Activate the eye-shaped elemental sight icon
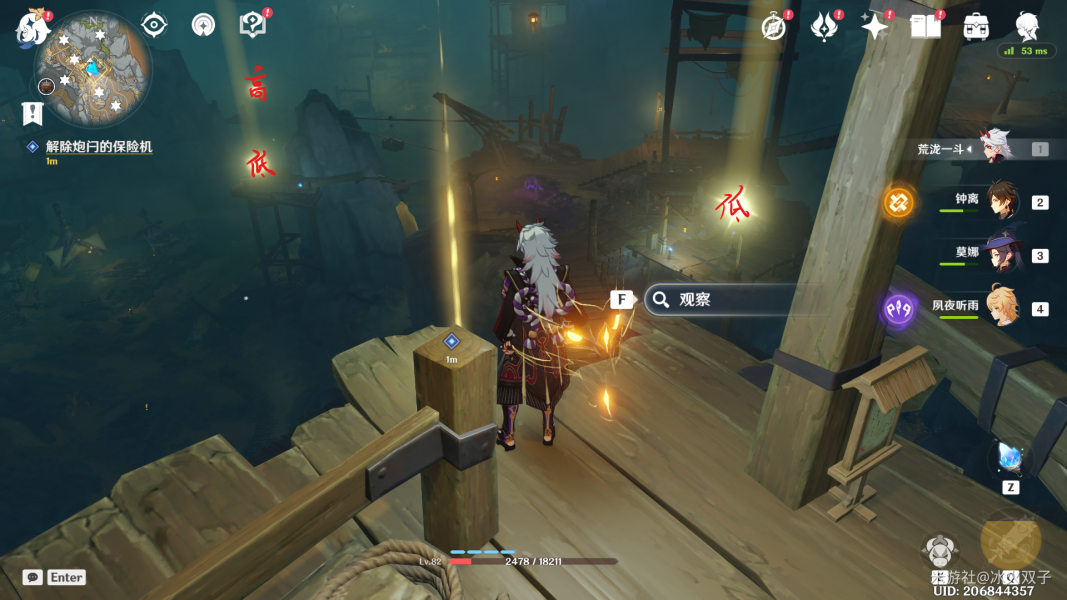This screenshot has width=1067, height=600. click(x=154, y=25)
